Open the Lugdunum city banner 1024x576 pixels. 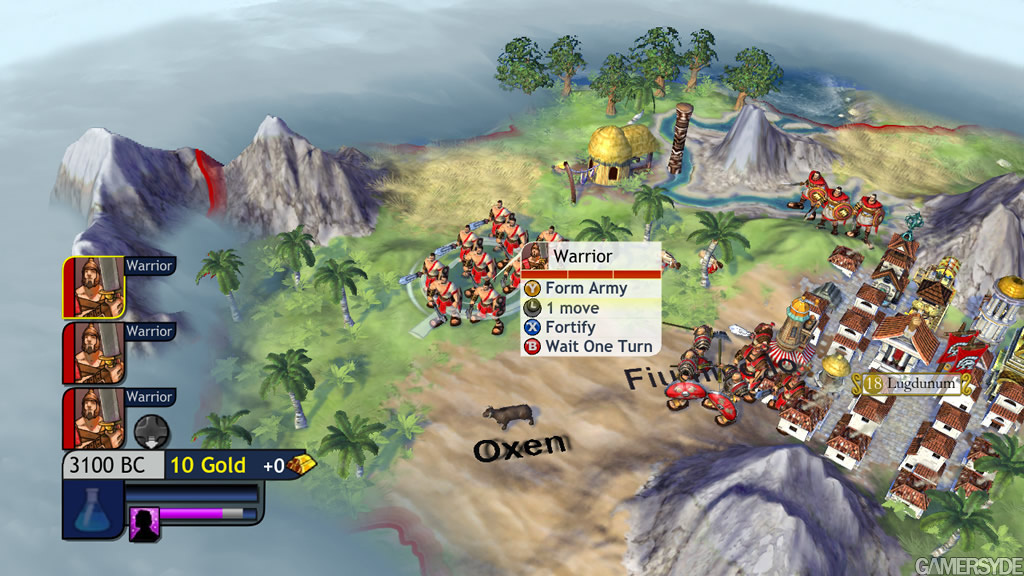click(912, 383)
